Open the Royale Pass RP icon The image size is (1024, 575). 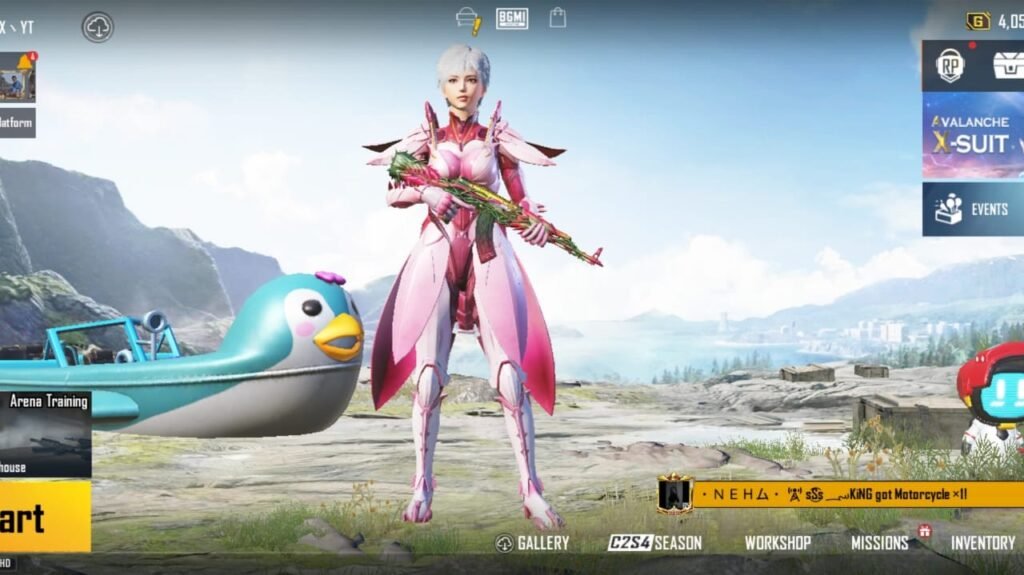point(950,65)
